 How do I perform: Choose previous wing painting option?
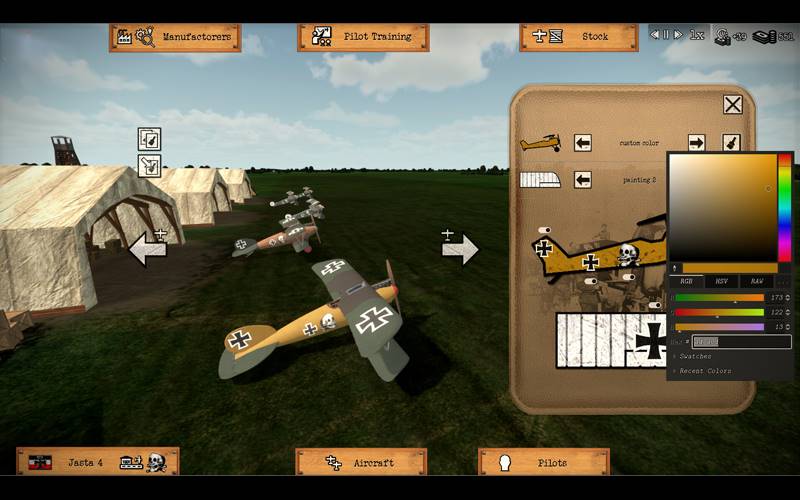[x=583, y=180]
